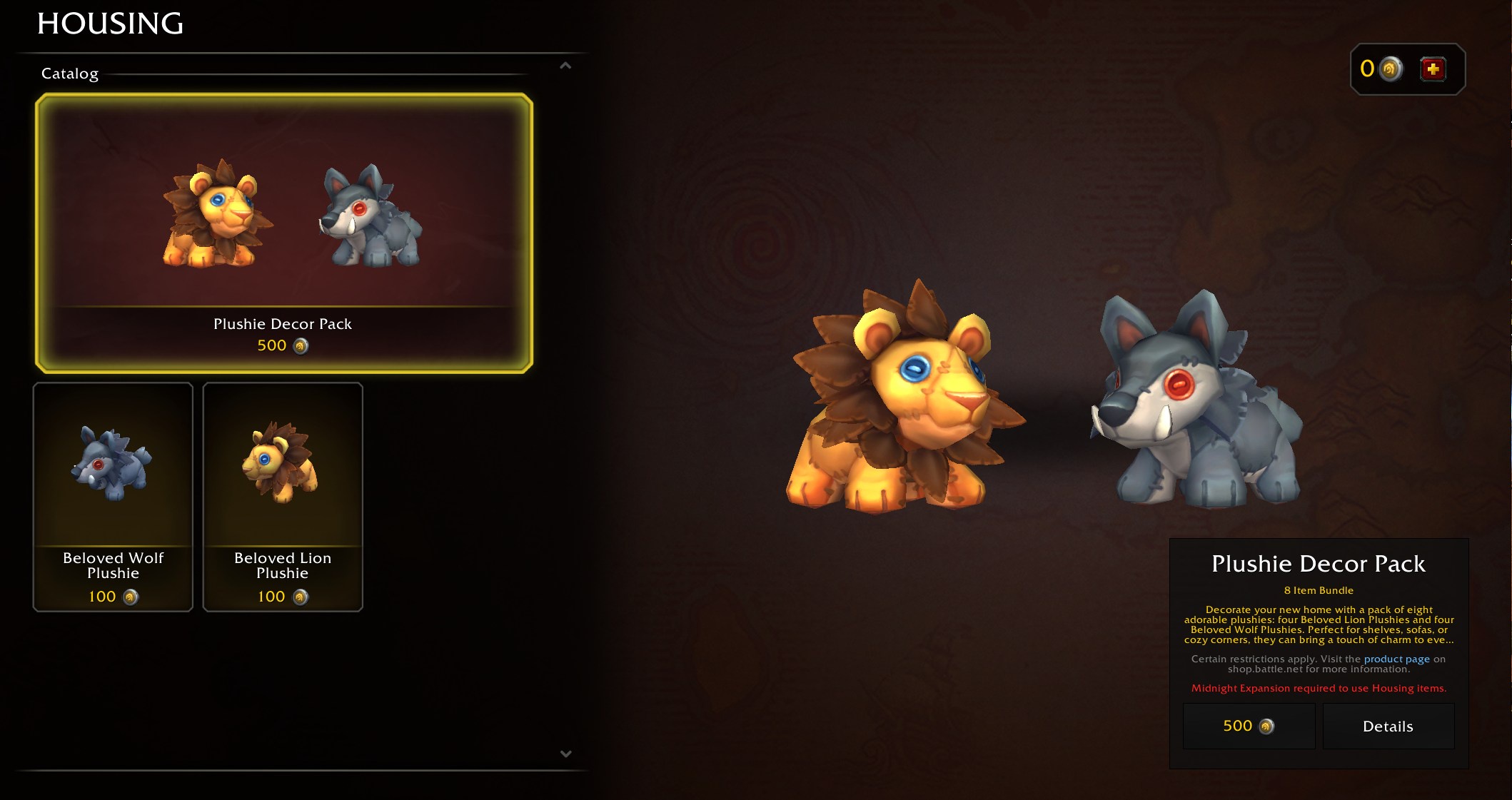Follow the product page link
Screen dimensions: 1512x800
1396,659
